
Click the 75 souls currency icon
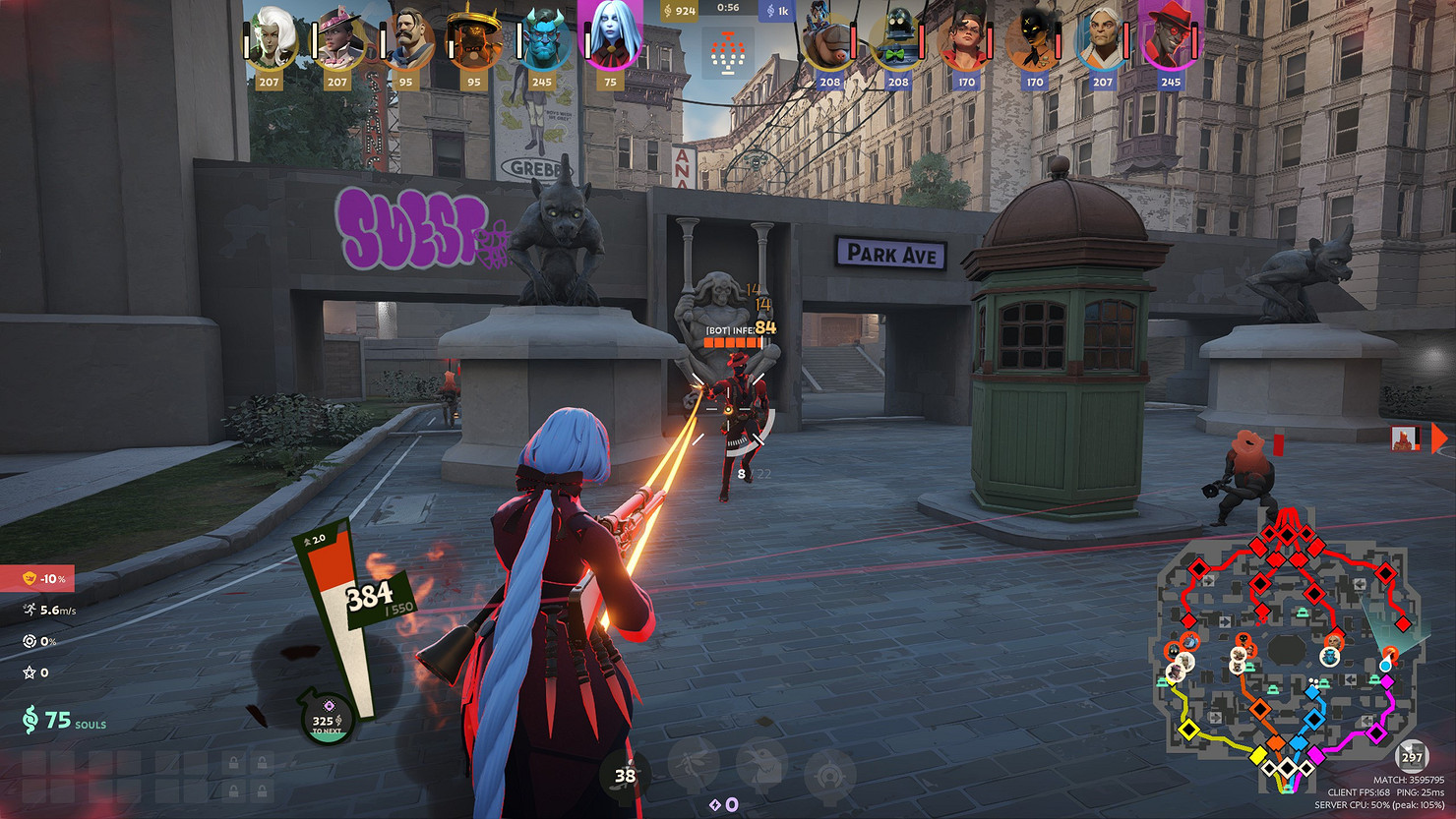(x=30, y=721)
